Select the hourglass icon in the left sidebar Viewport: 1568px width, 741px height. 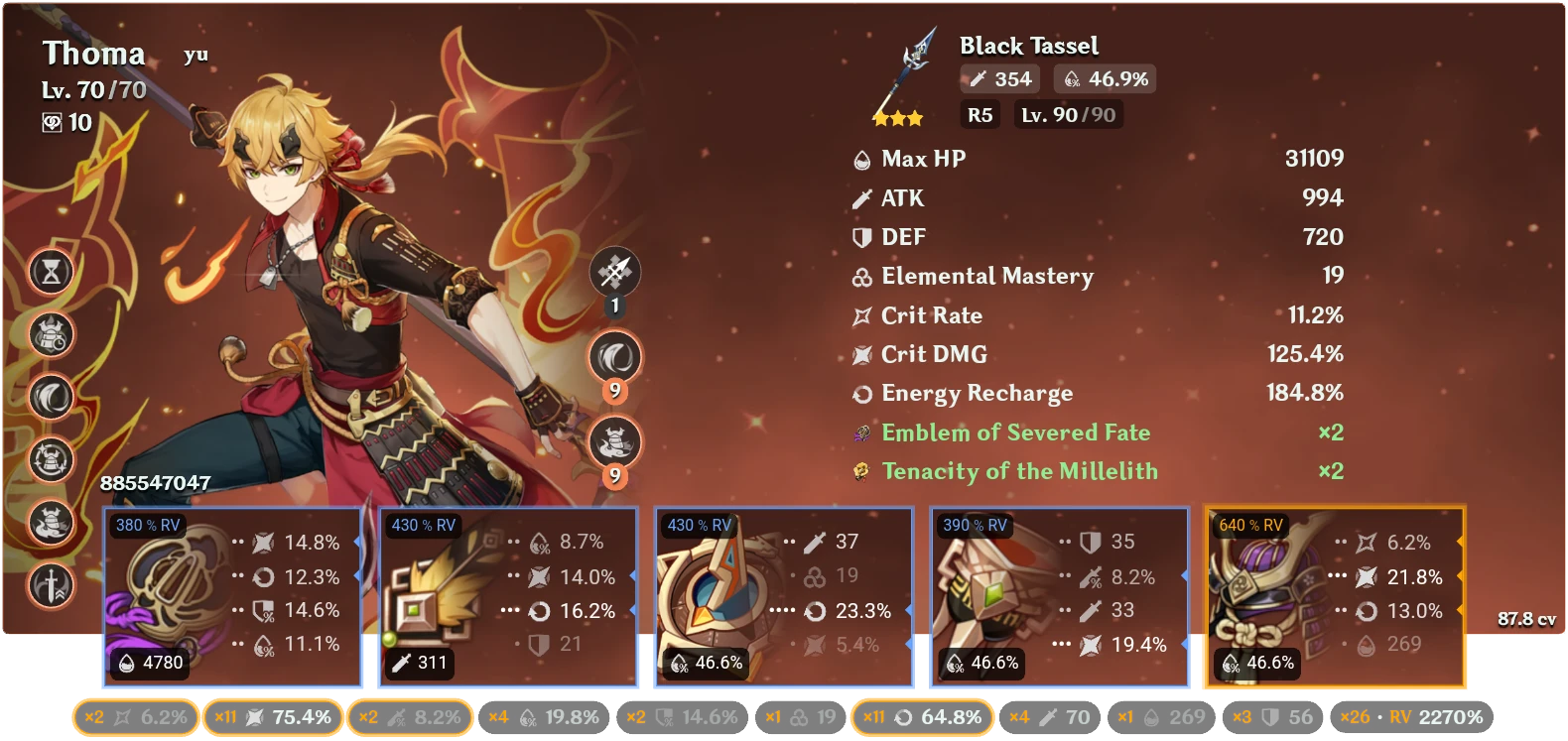50,271
